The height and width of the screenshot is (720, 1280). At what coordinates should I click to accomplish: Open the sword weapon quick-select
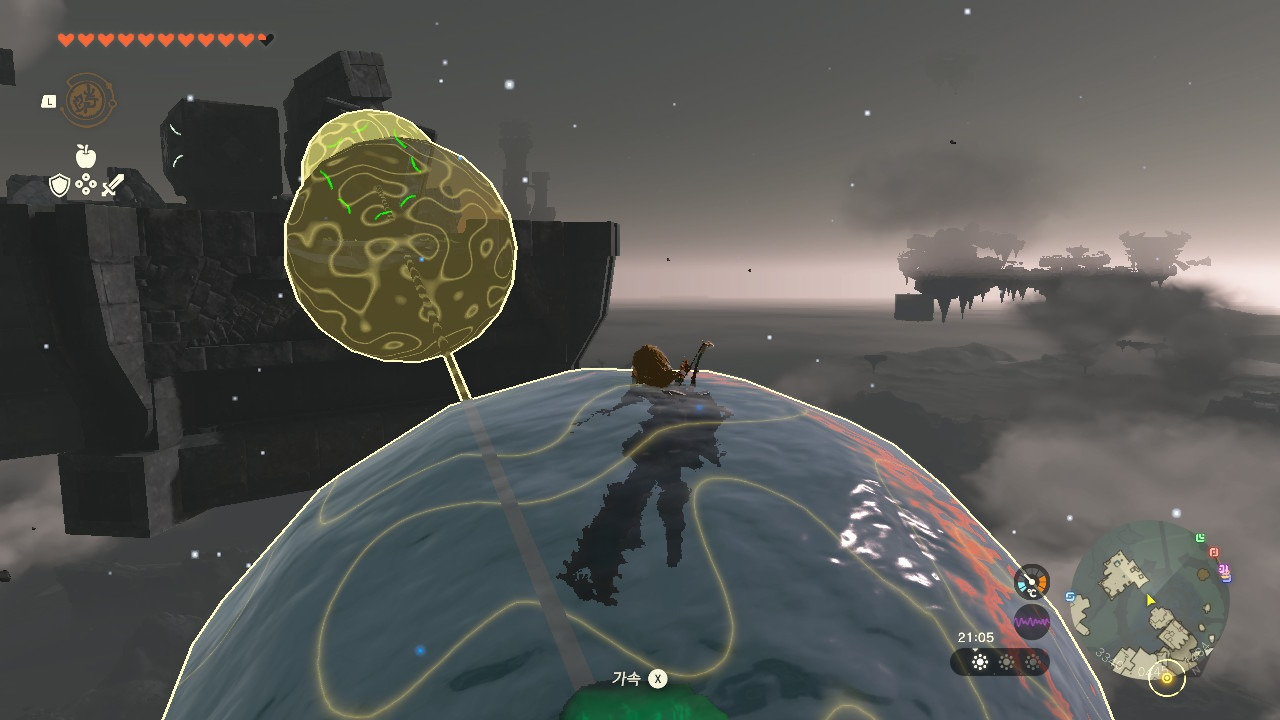[x=112, y=185]
